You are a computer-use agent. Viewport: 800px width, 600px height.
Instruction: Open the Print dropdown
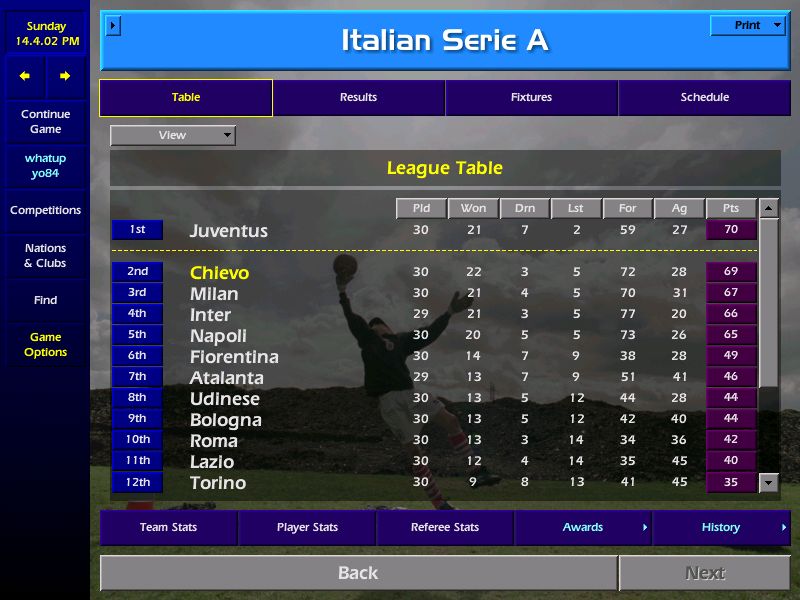click(748, 26)
